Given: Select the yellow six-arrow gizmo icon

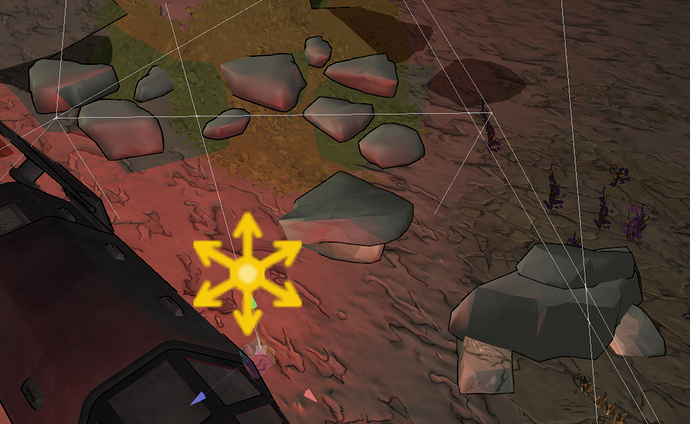Looking at the screenshot, I should (x=247, y=272).
